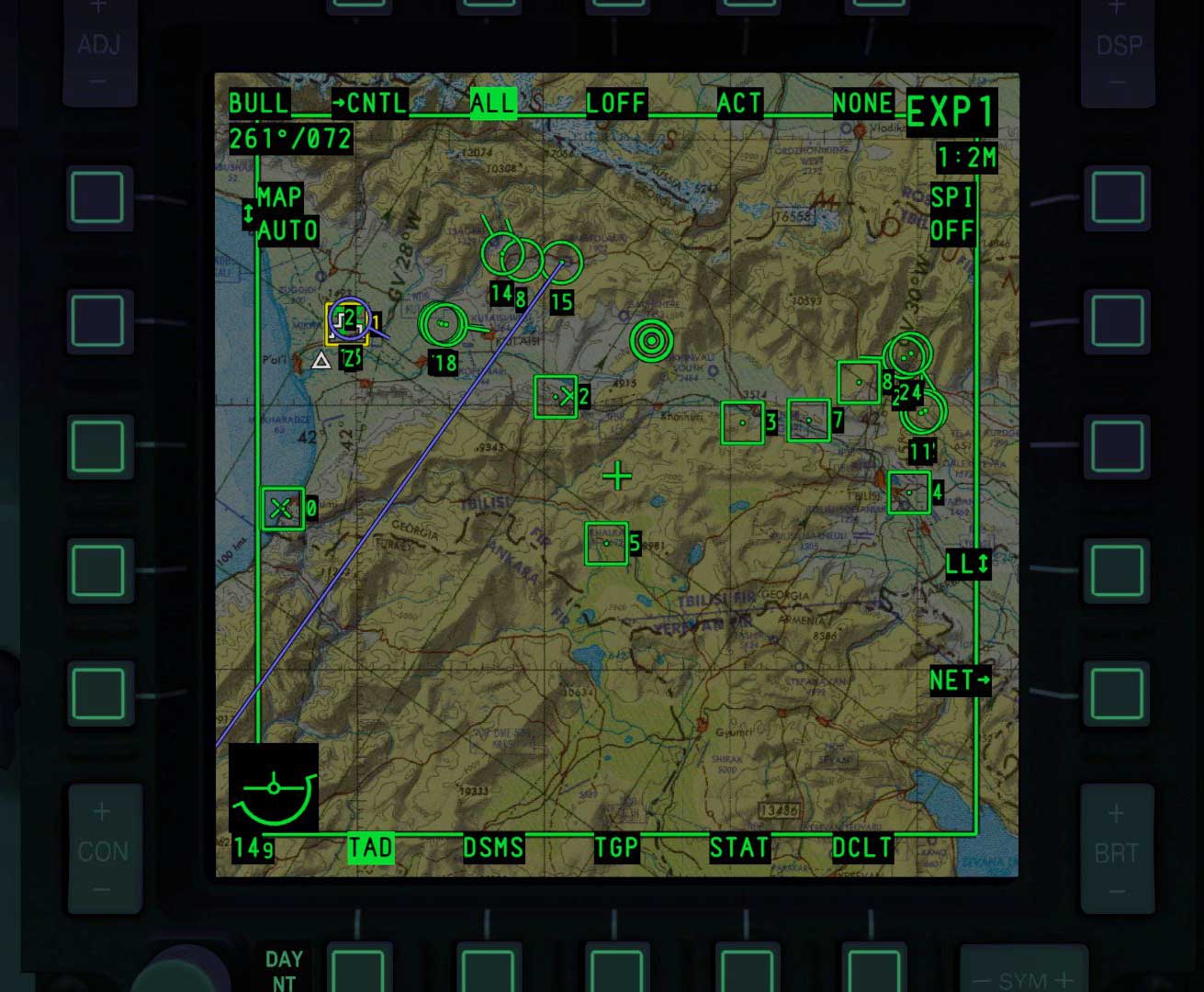
Task: Choose the ALL filter option
Action: 493,103
